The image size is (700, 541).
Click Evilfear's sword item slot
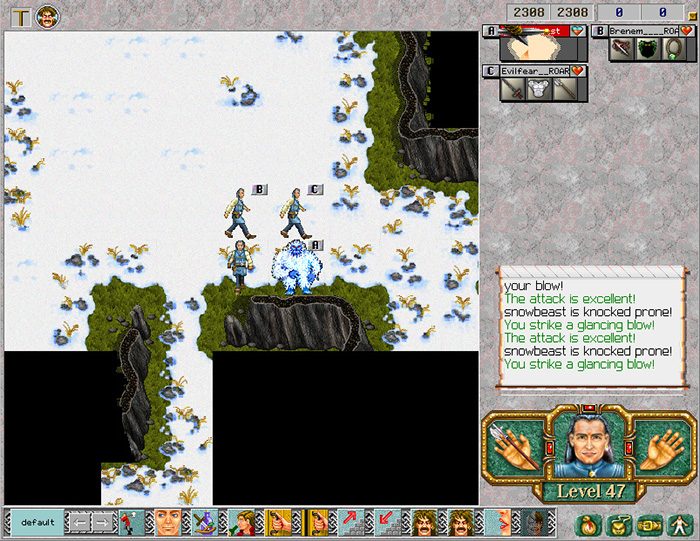511,89
